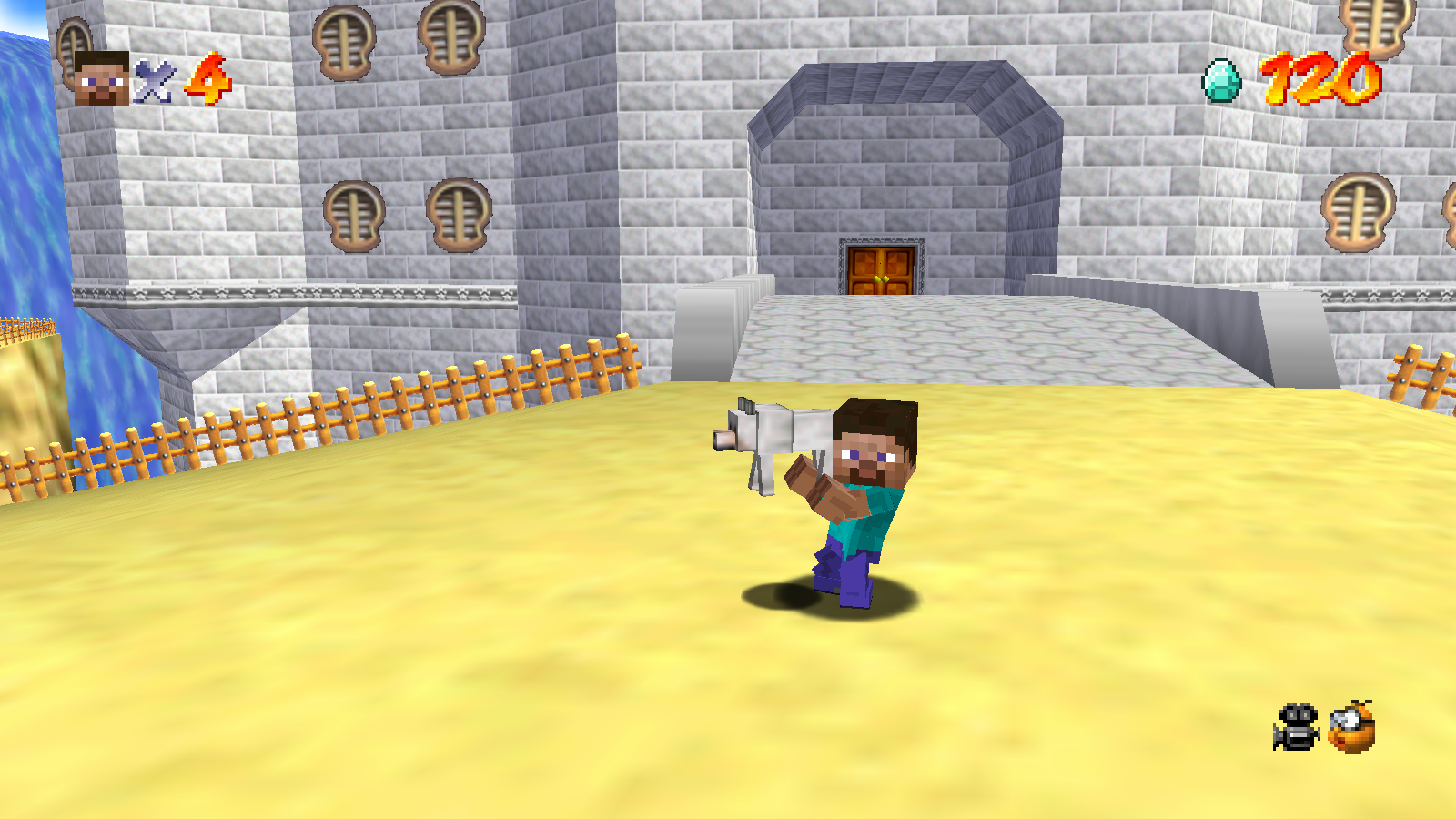Viewport: 1456px width, 819px height.
Task: Click the purple X multiplier symbol
Action: 155,79
